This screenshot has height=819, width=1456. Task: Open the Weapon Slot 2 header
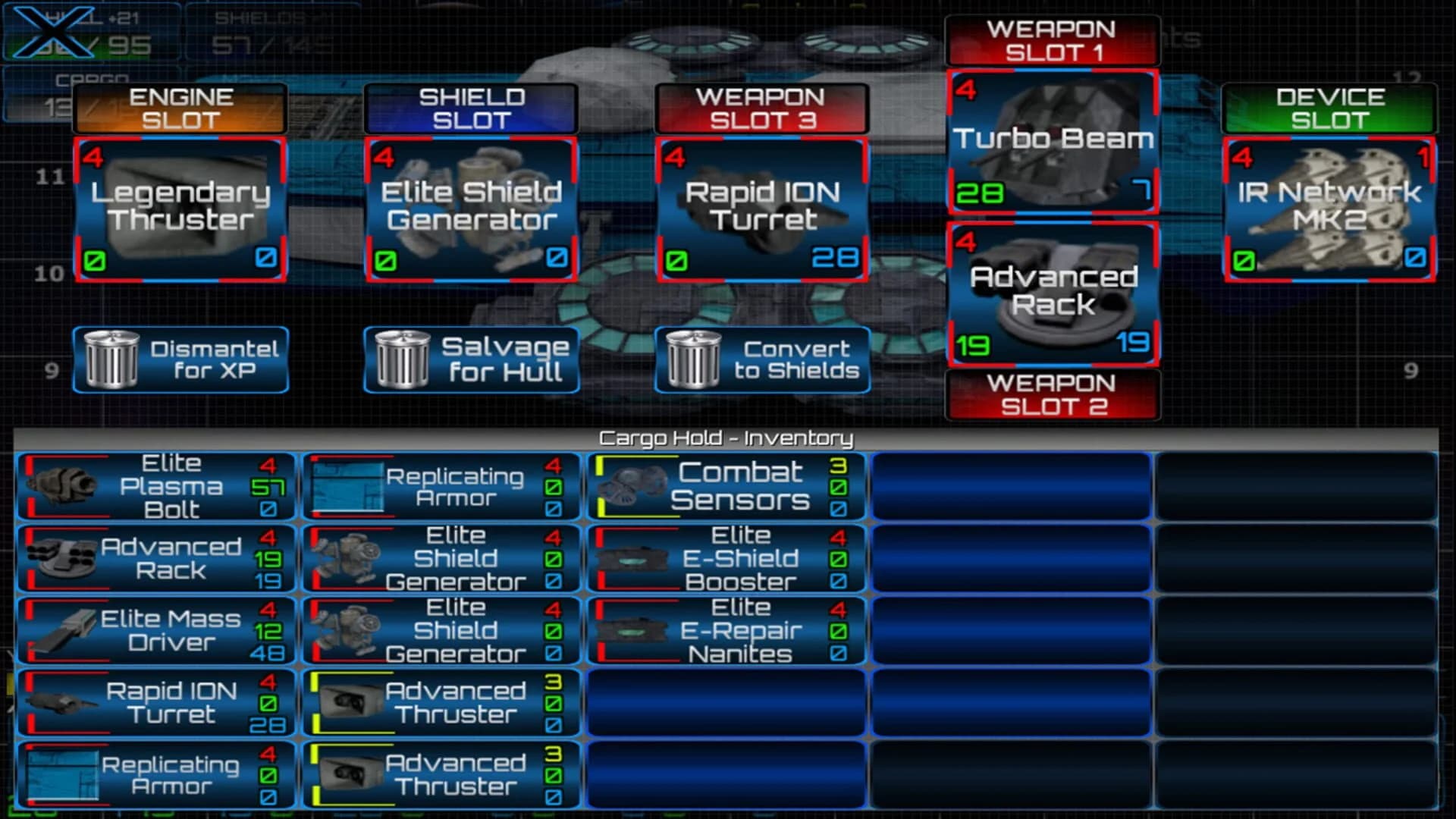tap(1053, 395)
